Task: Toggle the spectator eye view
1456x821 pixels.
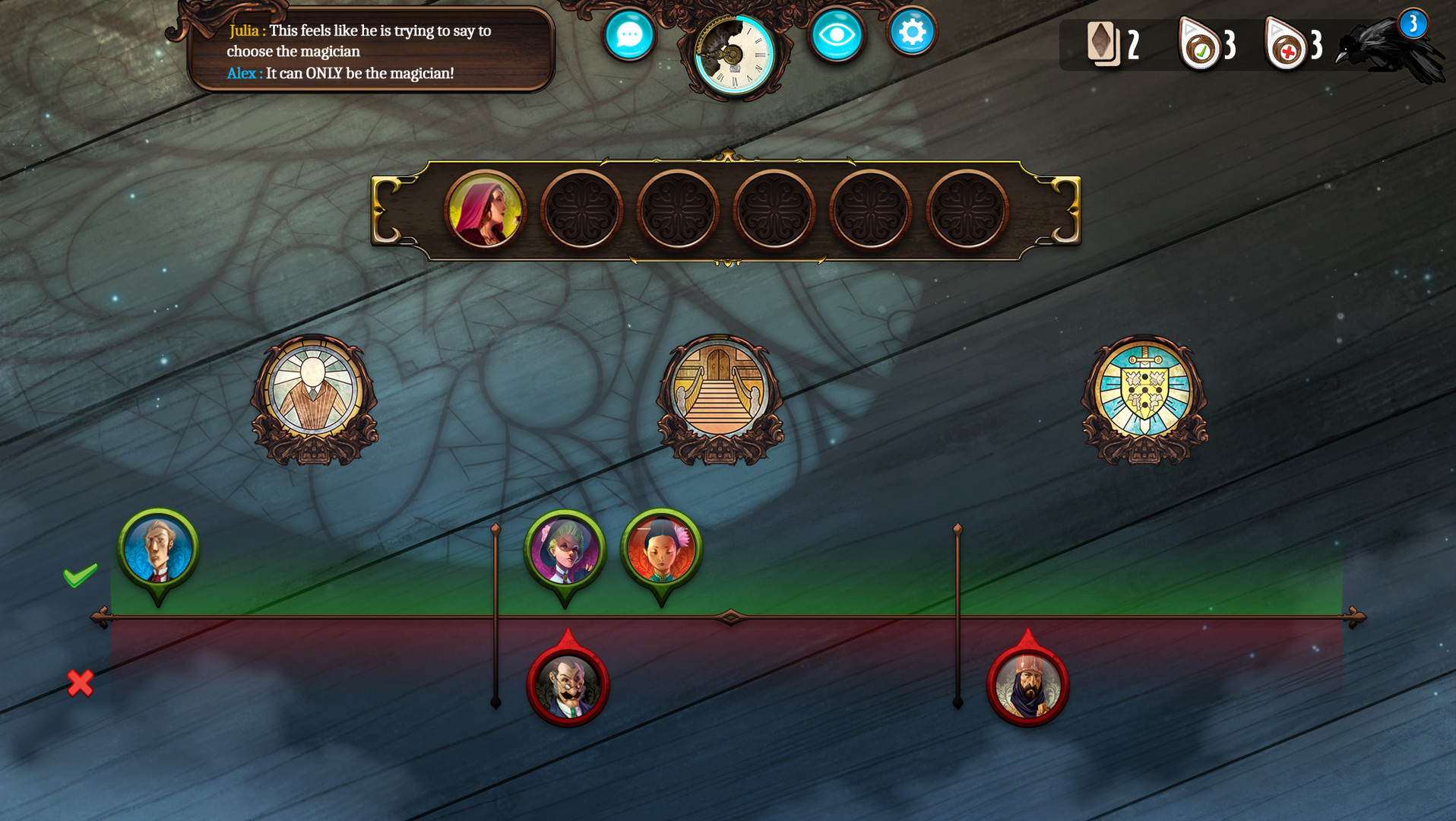Action: 836,33
